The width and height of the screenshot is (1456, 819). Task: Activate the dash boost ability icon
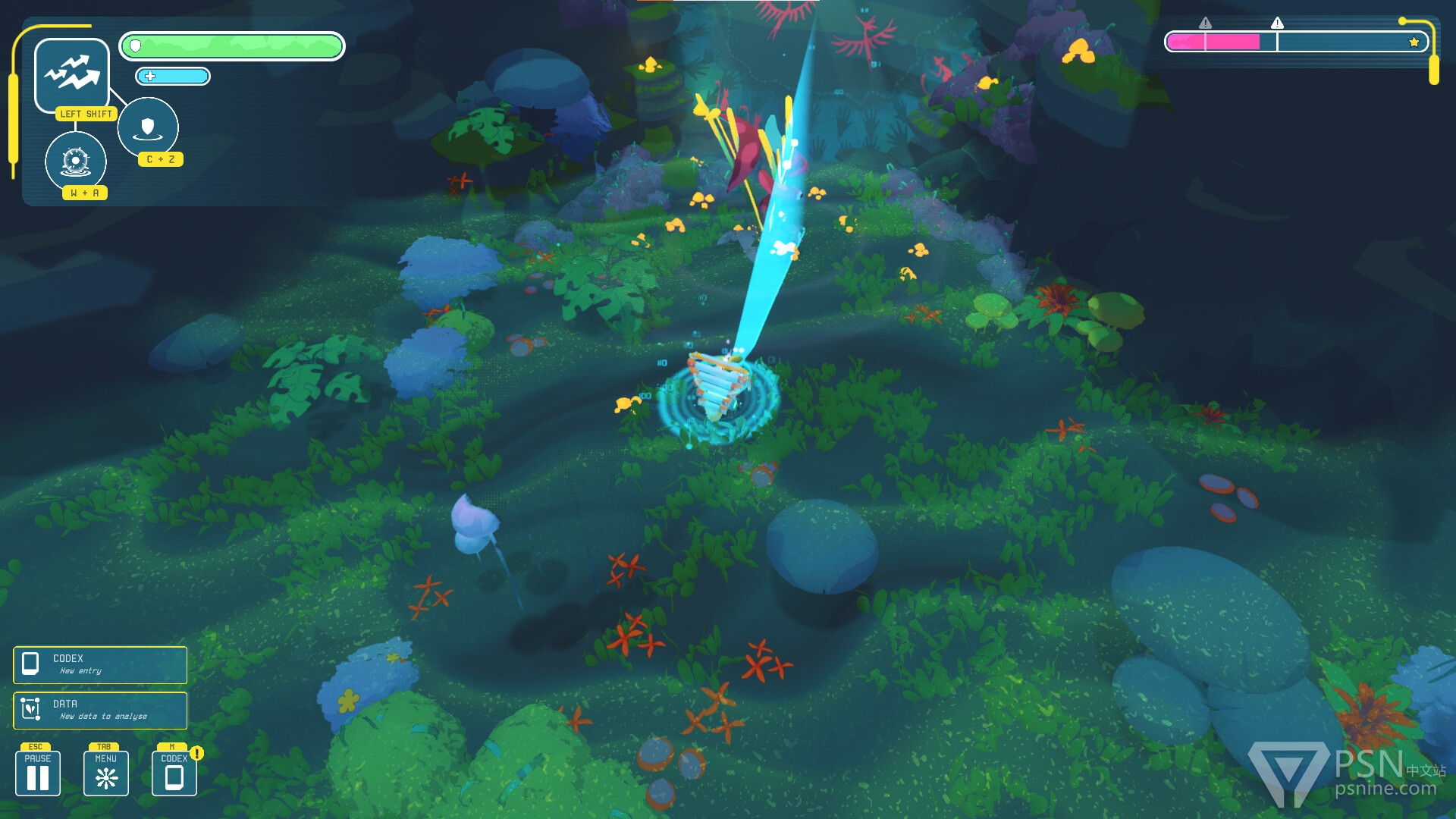(x=72, y=74)
